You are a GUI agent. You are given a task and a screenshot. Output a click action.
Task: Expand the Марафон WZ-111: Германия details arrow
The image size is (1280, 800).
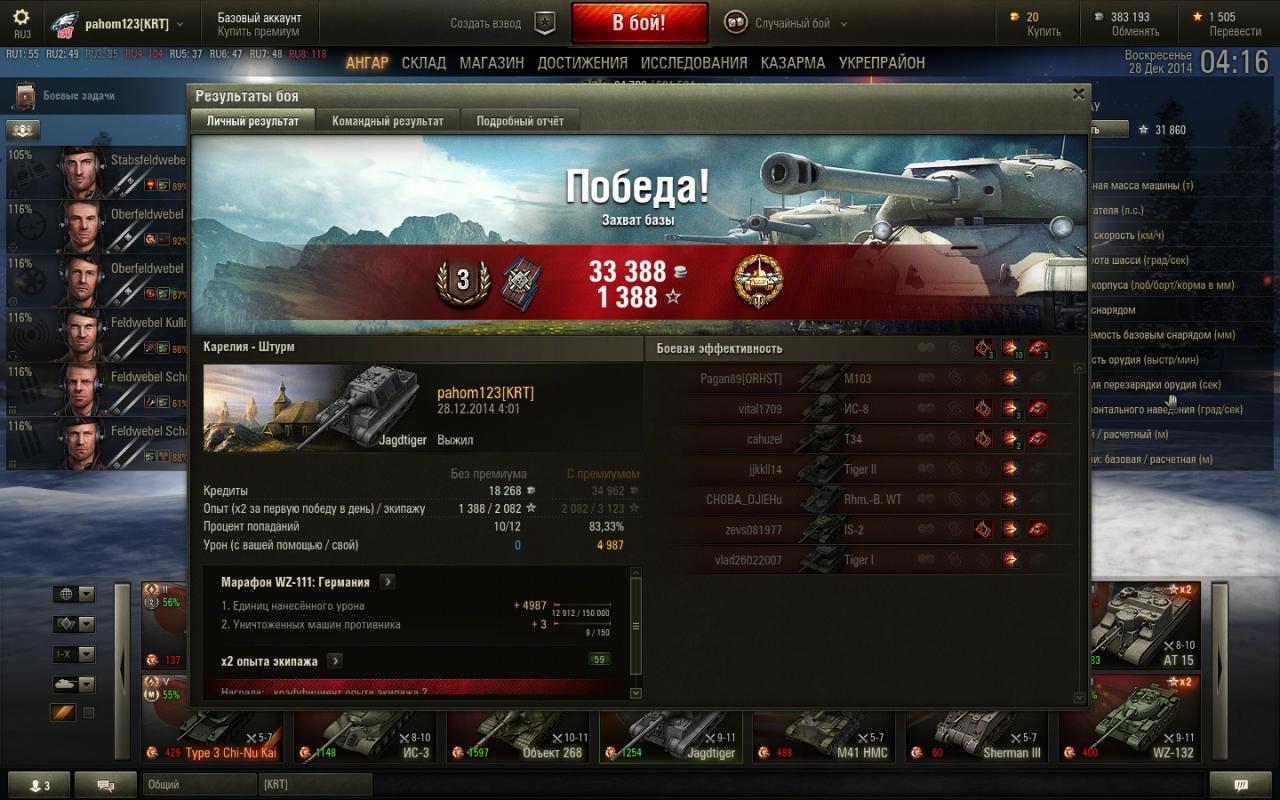point(388,582)
